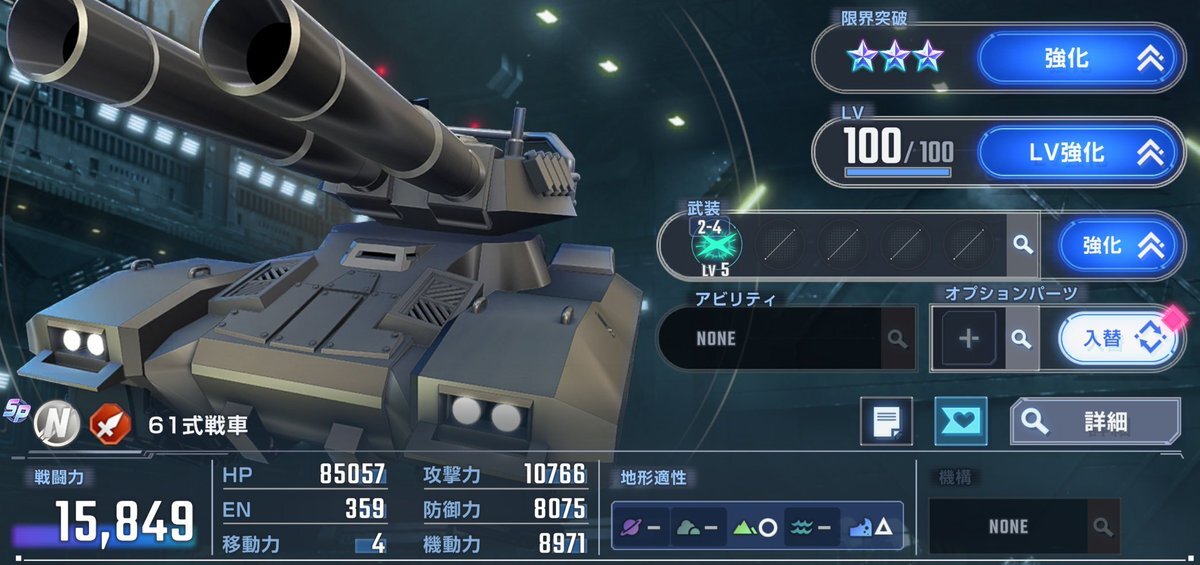The width and height of the screenshot is (1200, 565).
Task: Inspect the 機構 magnifier icon
Action: tap(1102, 527)
